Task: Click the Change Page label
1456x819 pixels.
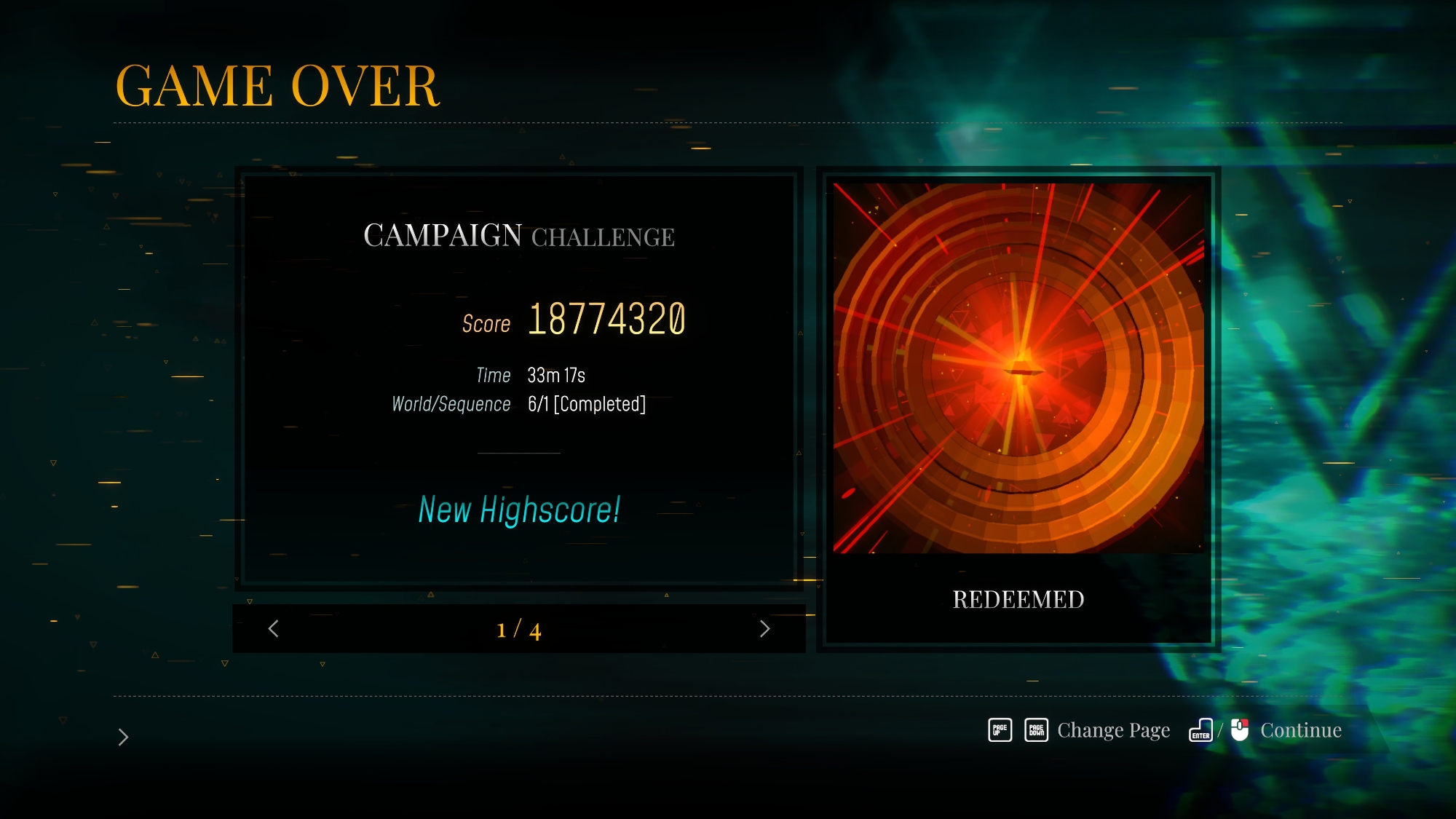Action: [1113, 730]
